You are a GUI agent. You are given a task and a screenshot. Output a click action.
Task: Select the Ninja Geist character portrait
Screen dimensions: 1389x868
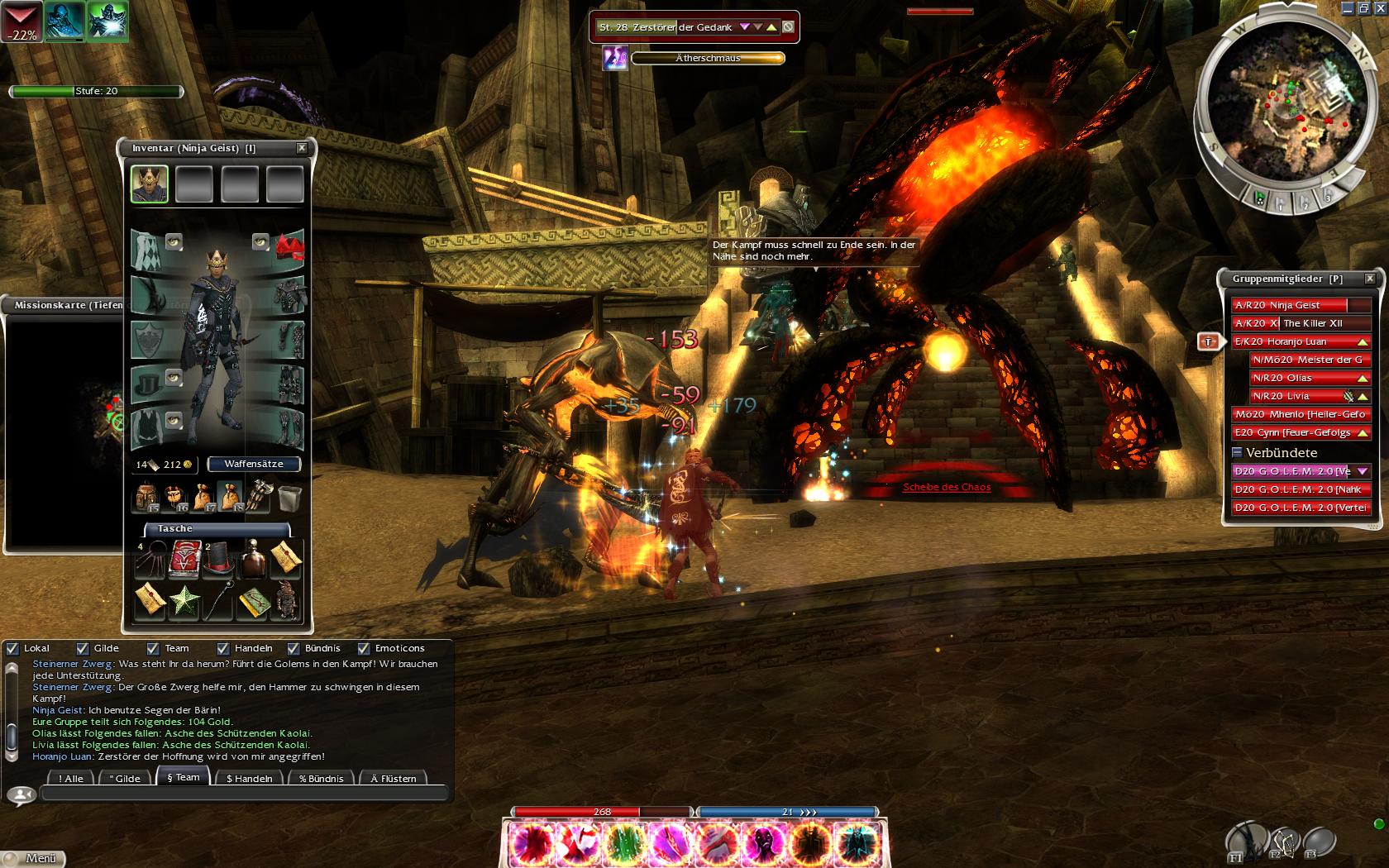click(x=150, y=184)
